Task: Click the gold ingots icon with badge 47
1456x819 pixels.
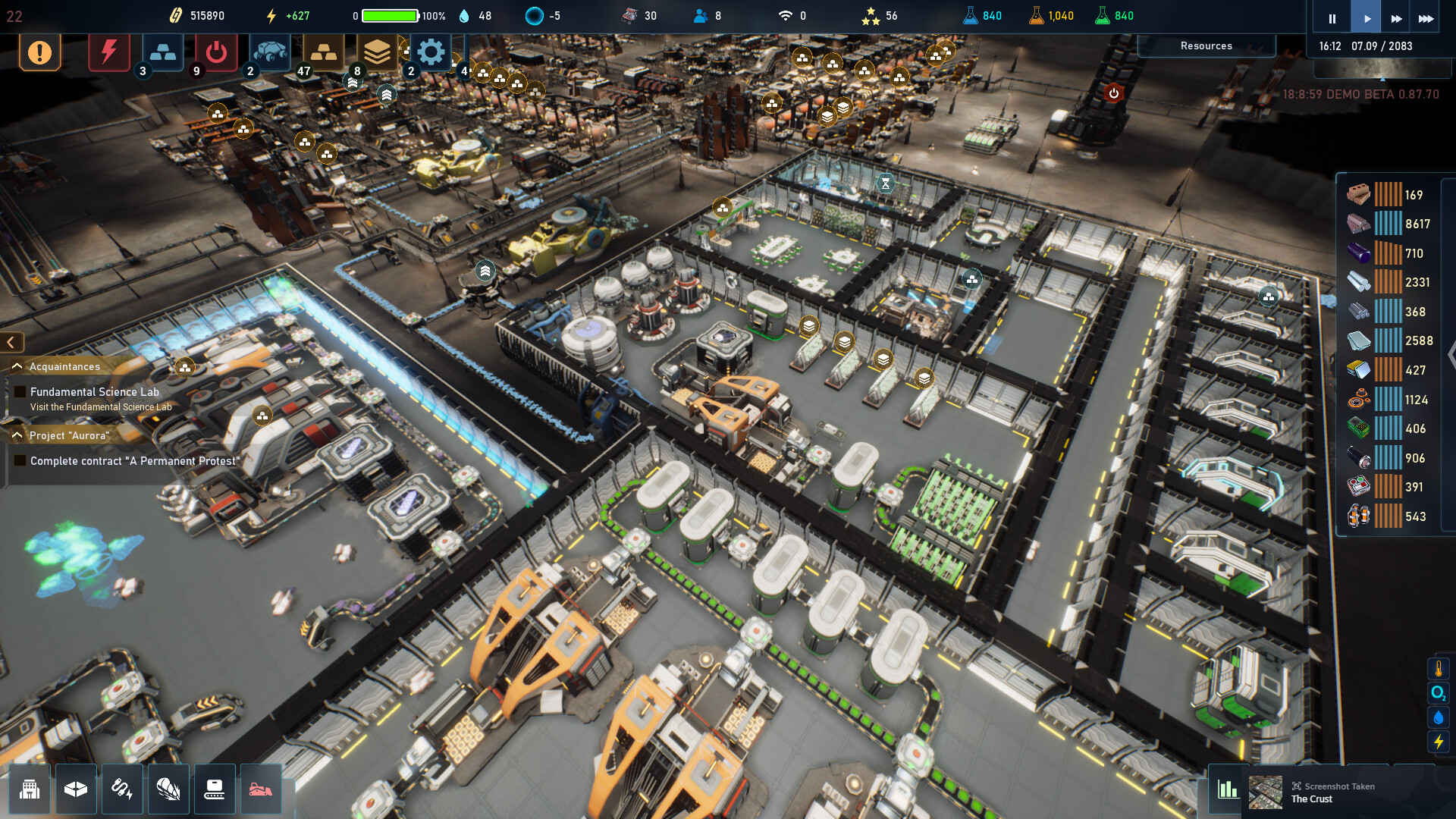Action: point(324,52)
